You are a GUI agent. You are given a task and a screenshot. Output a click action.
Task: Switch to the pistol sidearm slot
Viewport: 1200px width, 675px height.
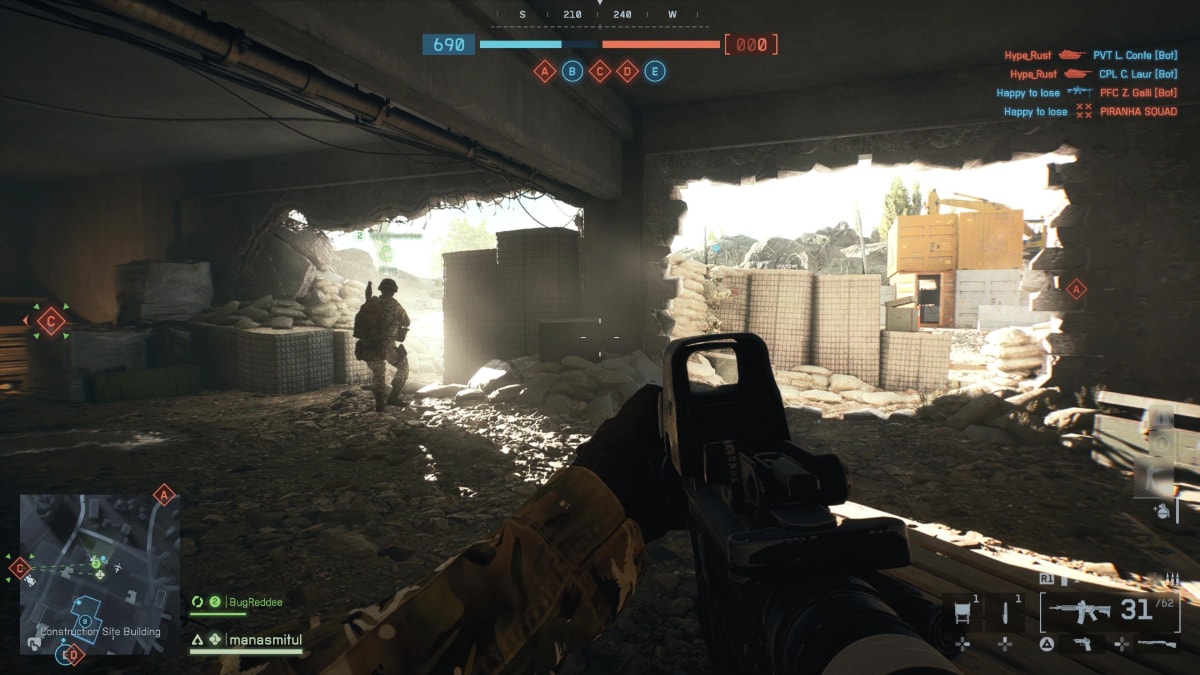pyautogui.click(x=1082, y=644)
